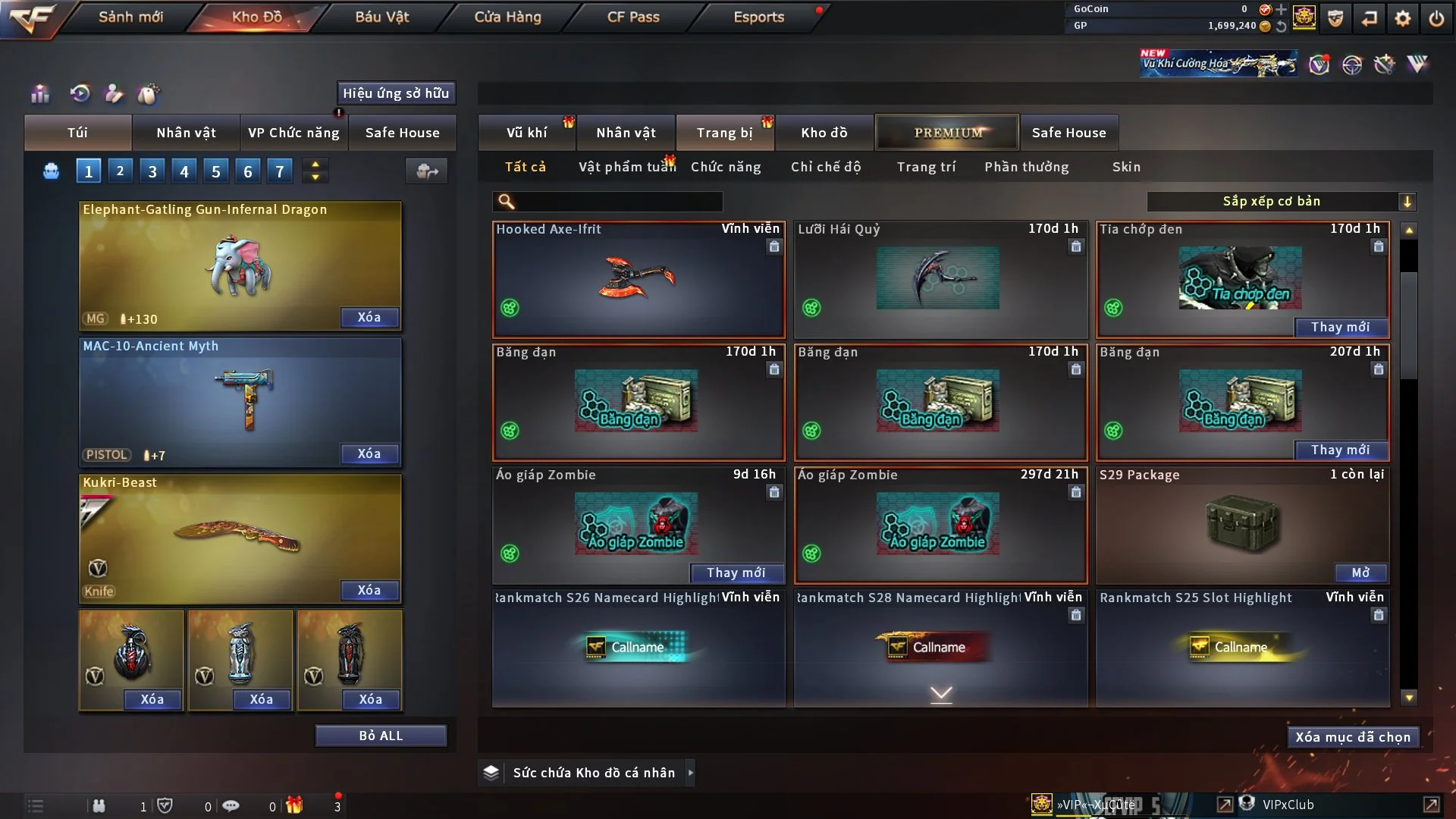
Task: Remove the MAC-10-Ancient Myth with Xóa
Action: click(x=369, y=453)
